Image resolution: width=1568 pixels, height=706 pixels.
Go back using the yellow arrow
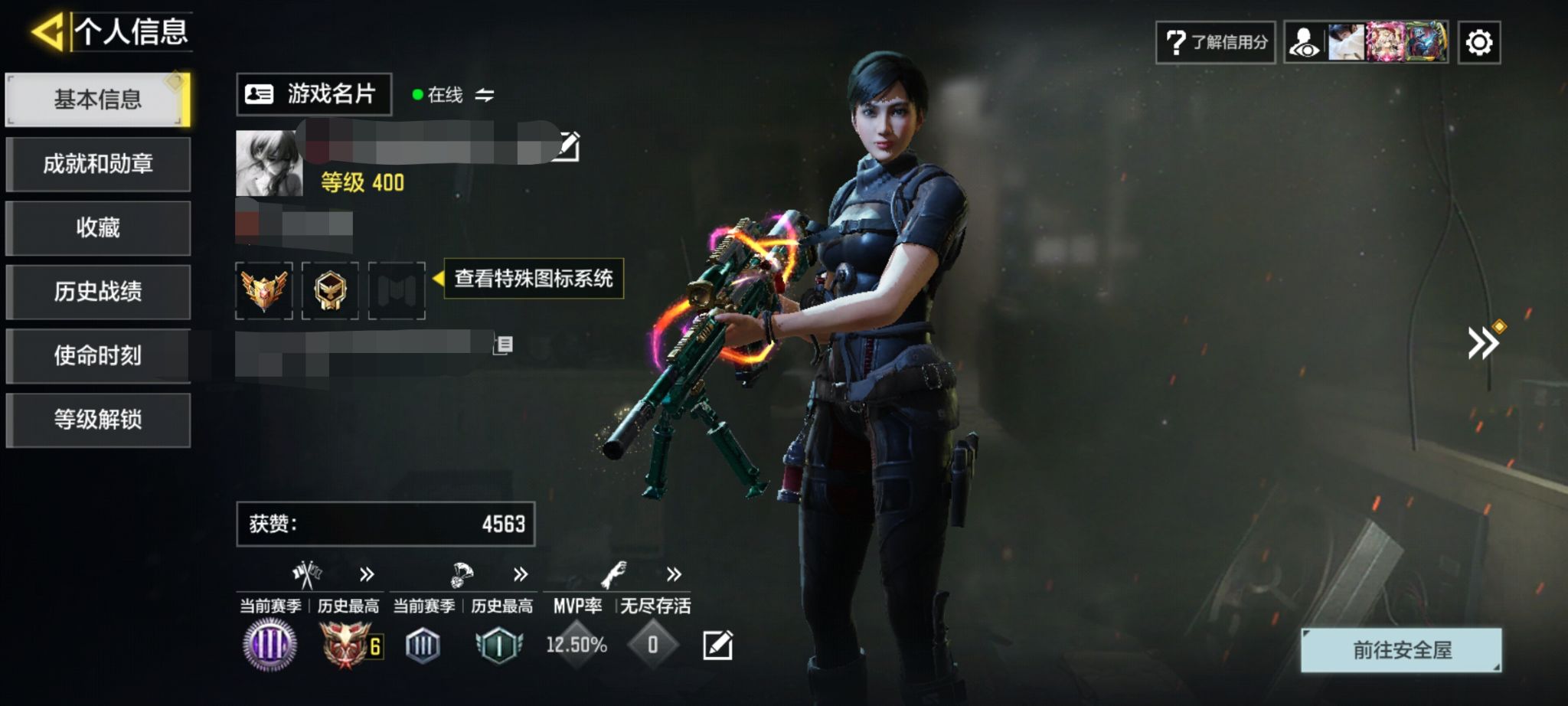tap(47, 32)
